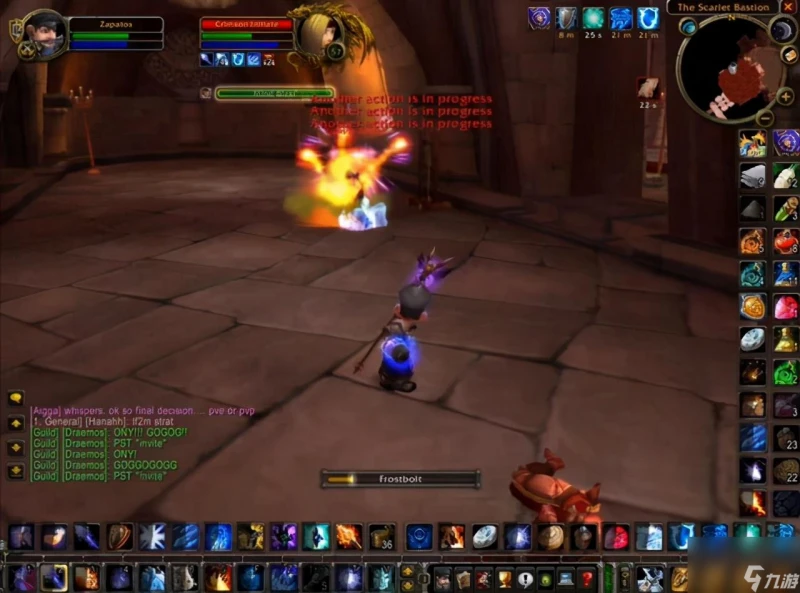Click the minimap zoom-out minus button
Viewport: 800px width, 593px height.
[763, 118]
